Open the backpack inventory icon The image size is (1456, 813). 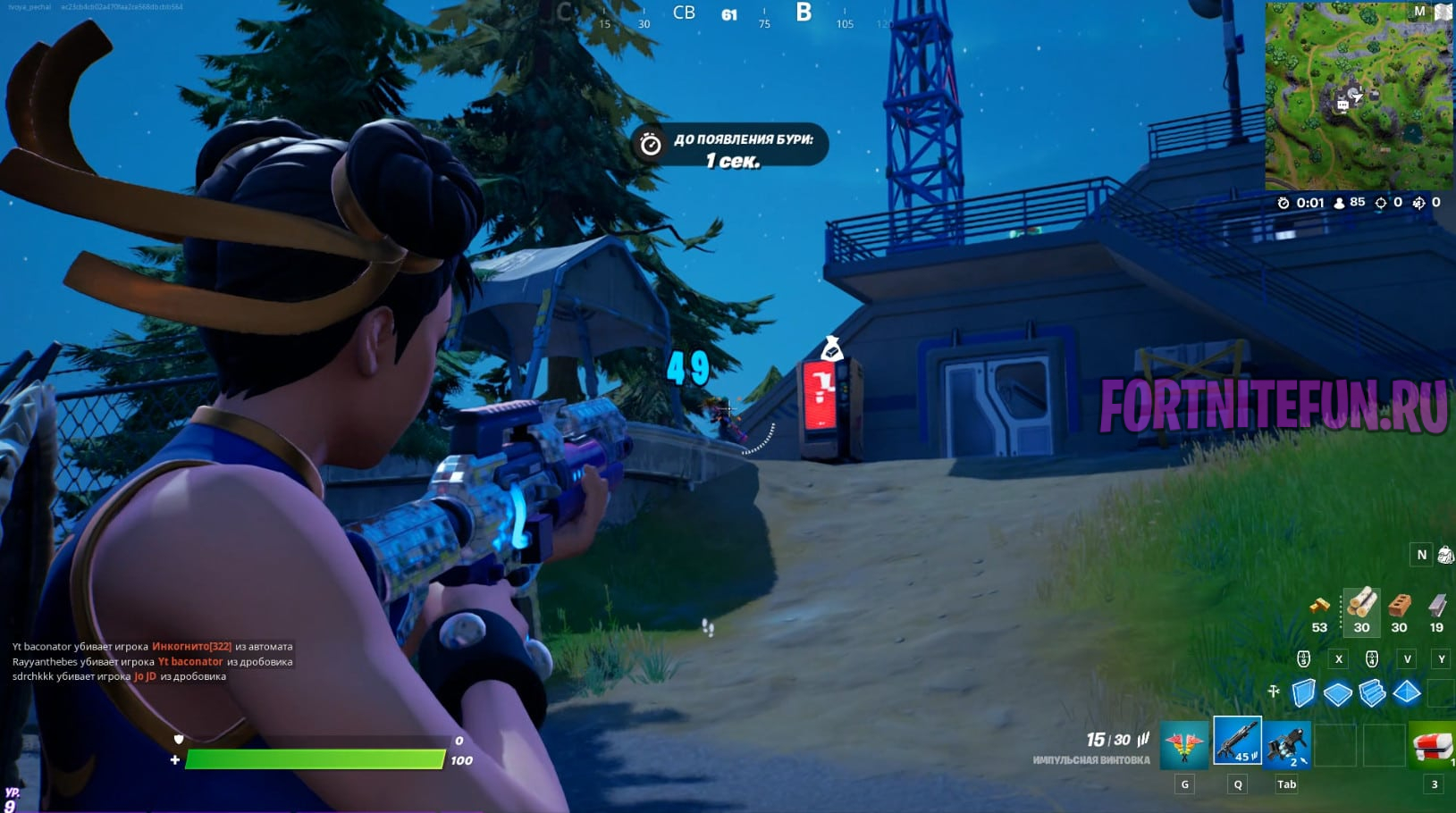pos(1445,555)
